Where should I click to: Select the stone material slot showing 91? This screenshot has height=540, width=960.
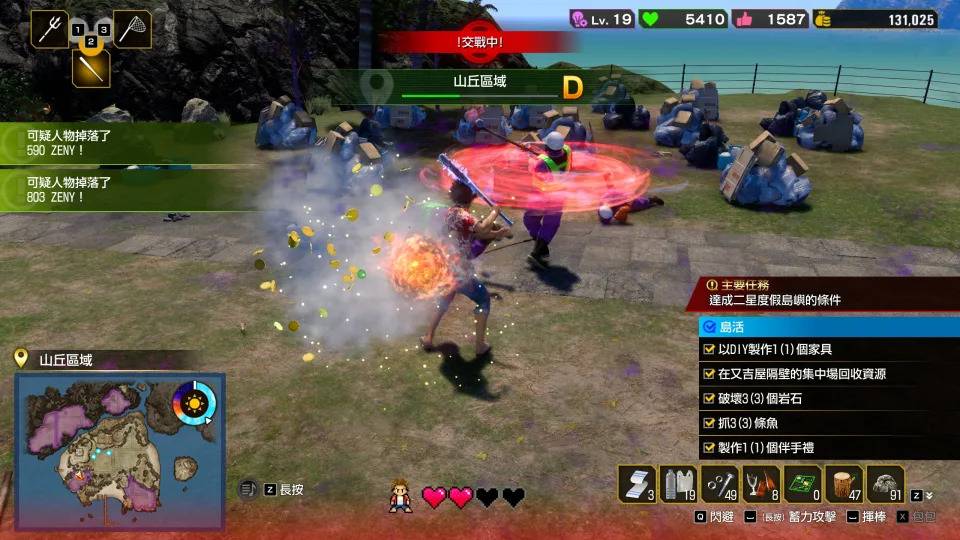tap(885, 483)
